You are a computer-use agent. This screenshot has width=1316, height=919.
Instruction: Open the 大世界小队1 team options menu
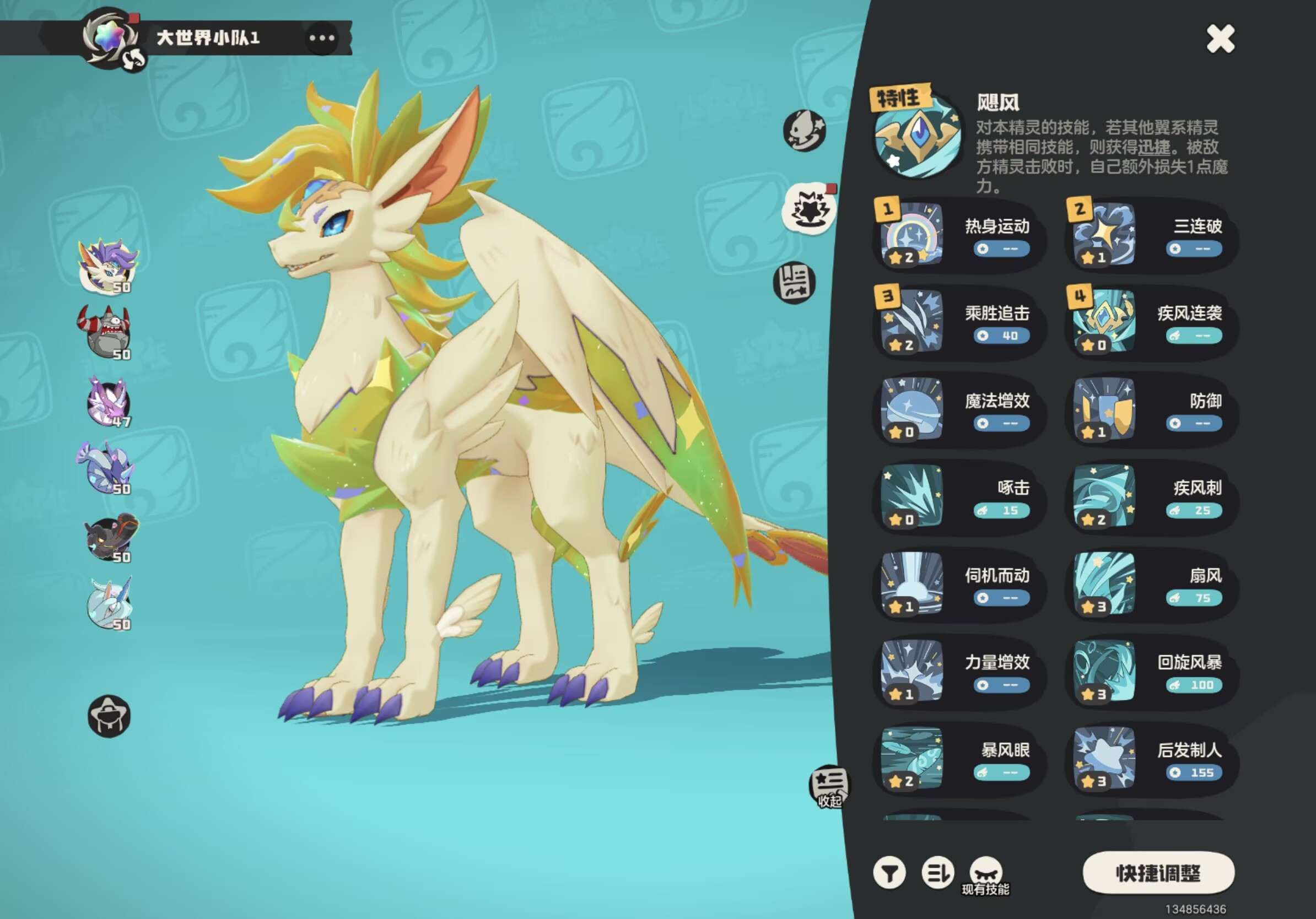pyautogui.click(x=321, y=39)
